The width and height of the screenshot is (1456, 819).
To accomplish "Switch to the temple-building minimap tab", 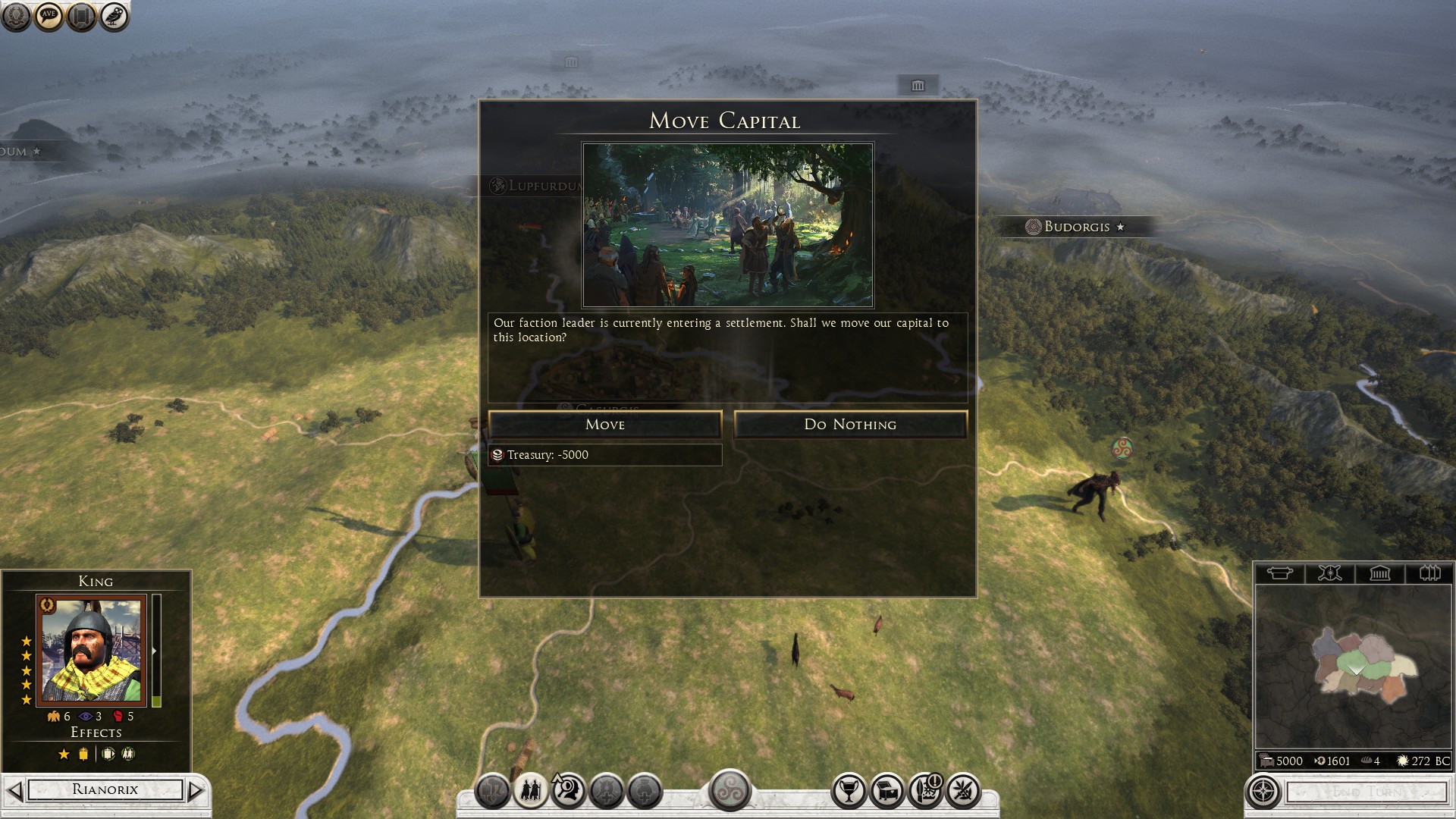I will coord(1379,573).
